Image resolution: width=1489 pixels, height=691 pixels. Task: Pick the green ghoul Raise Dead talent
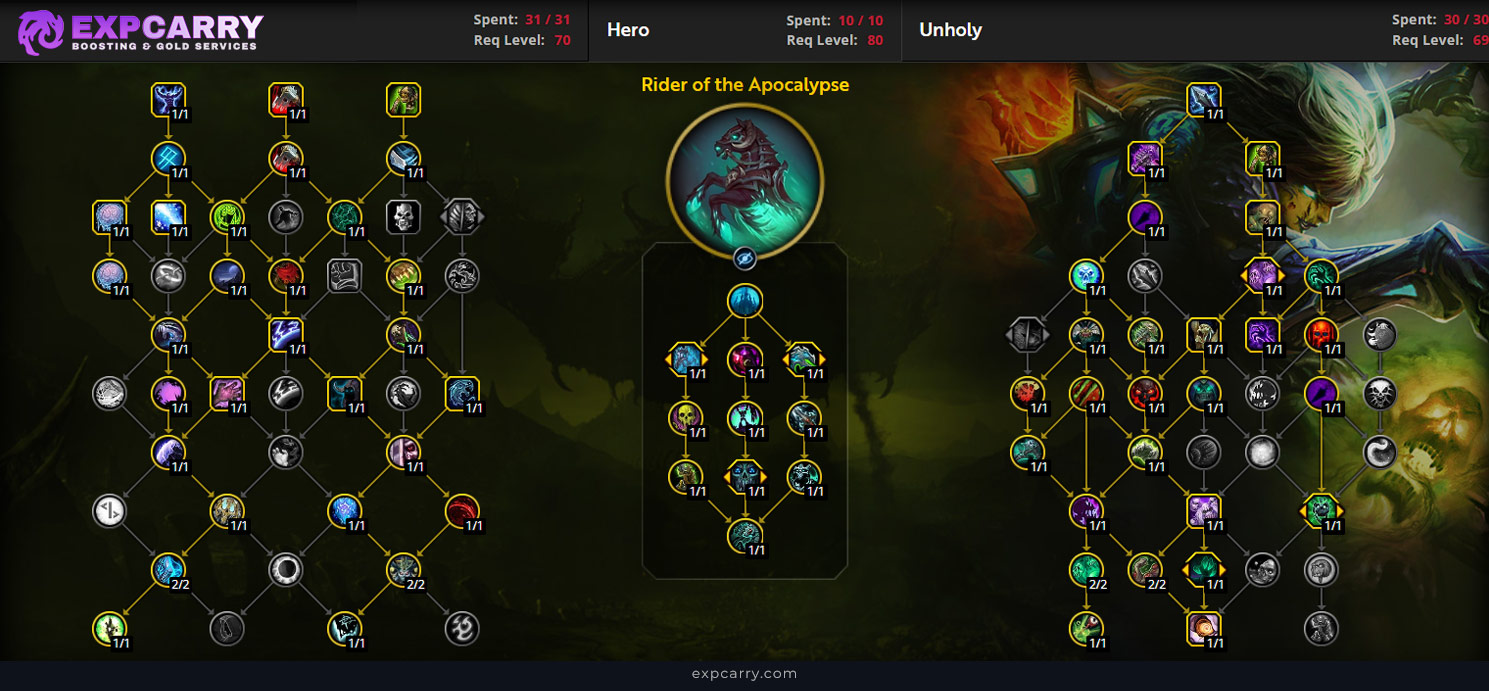(x=403, y=100)
